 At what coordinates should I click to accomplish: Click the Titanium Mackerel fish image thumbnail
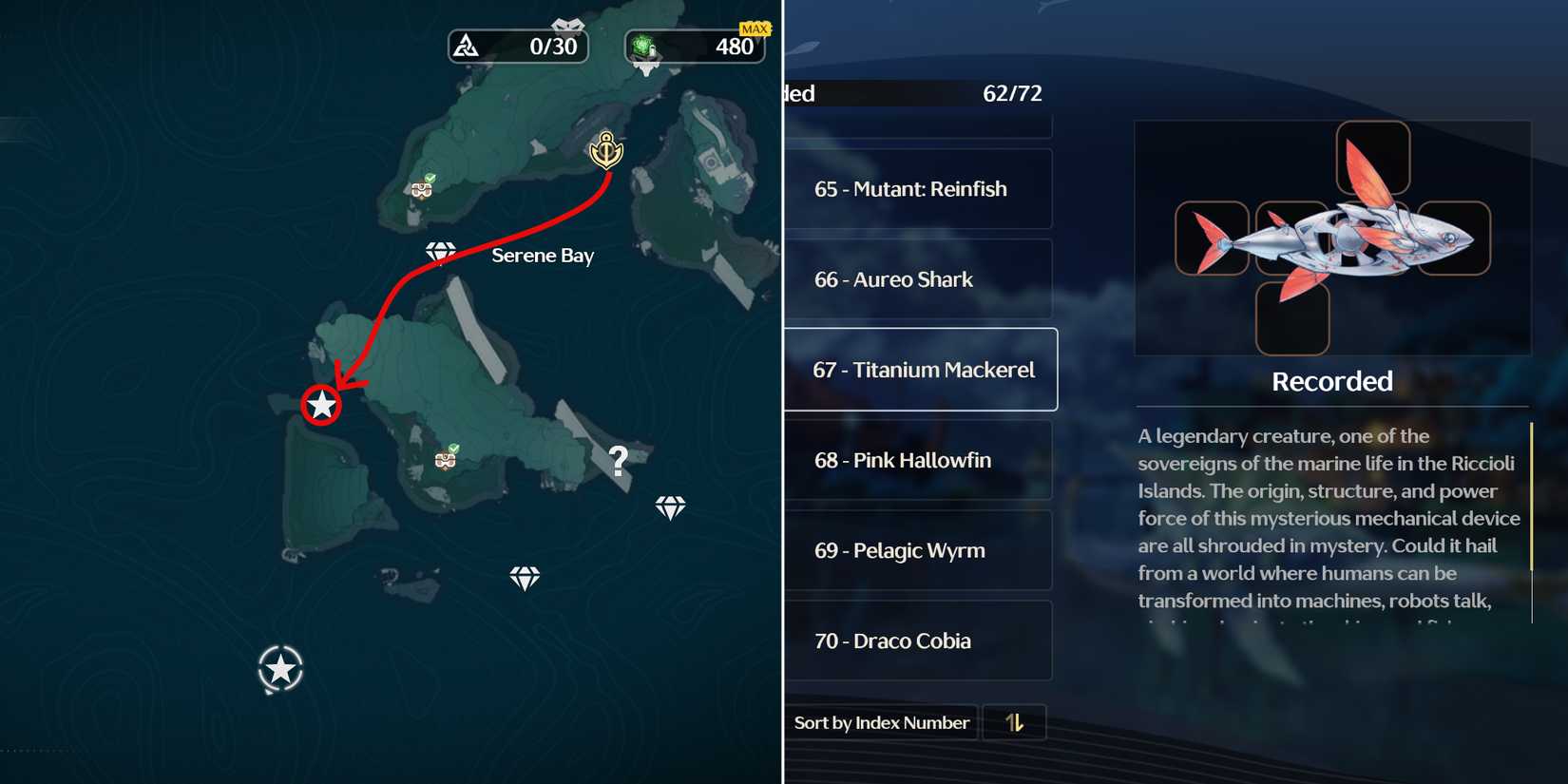tap(1330, 238)
